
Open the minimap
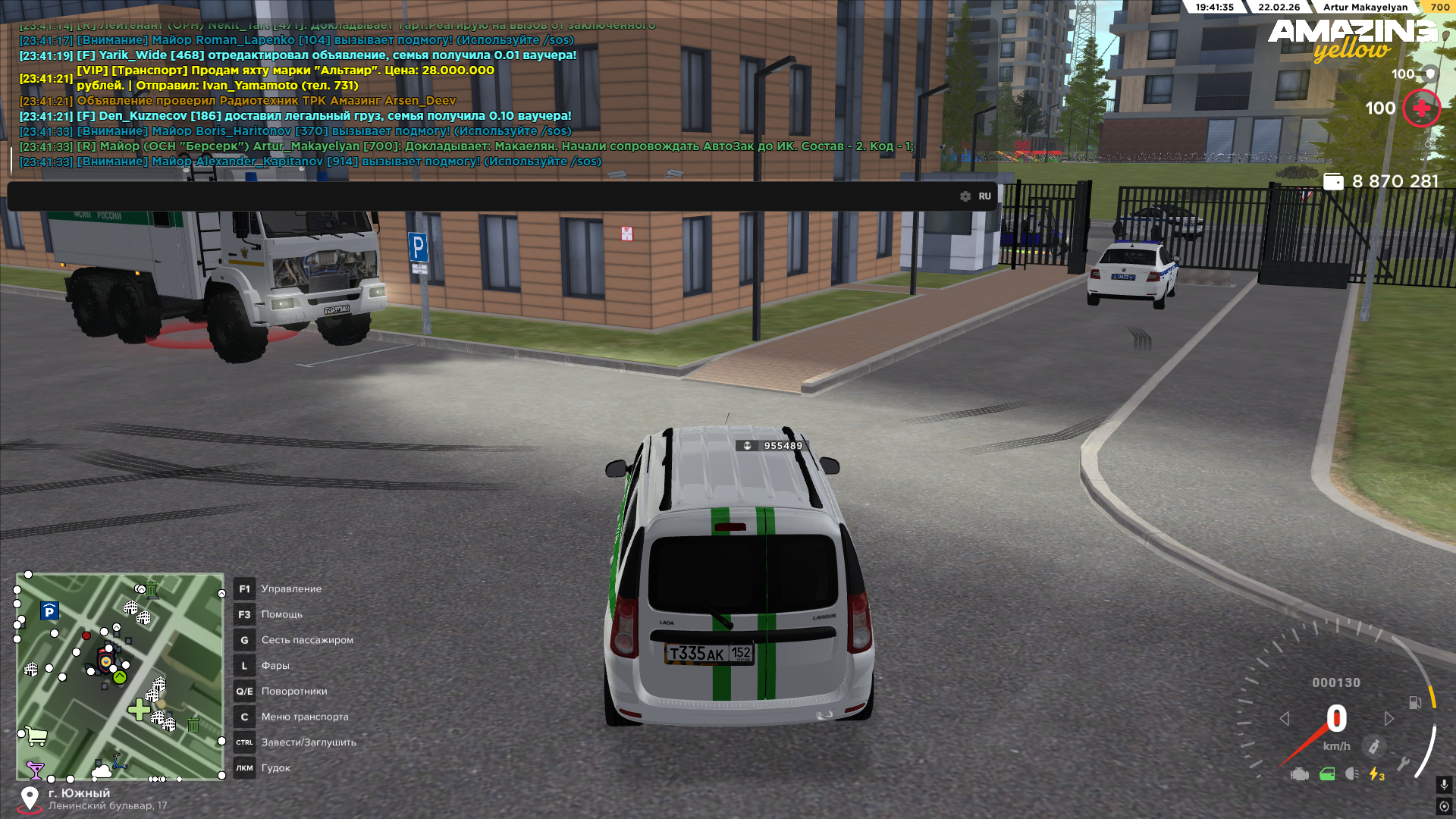(120, 676)
